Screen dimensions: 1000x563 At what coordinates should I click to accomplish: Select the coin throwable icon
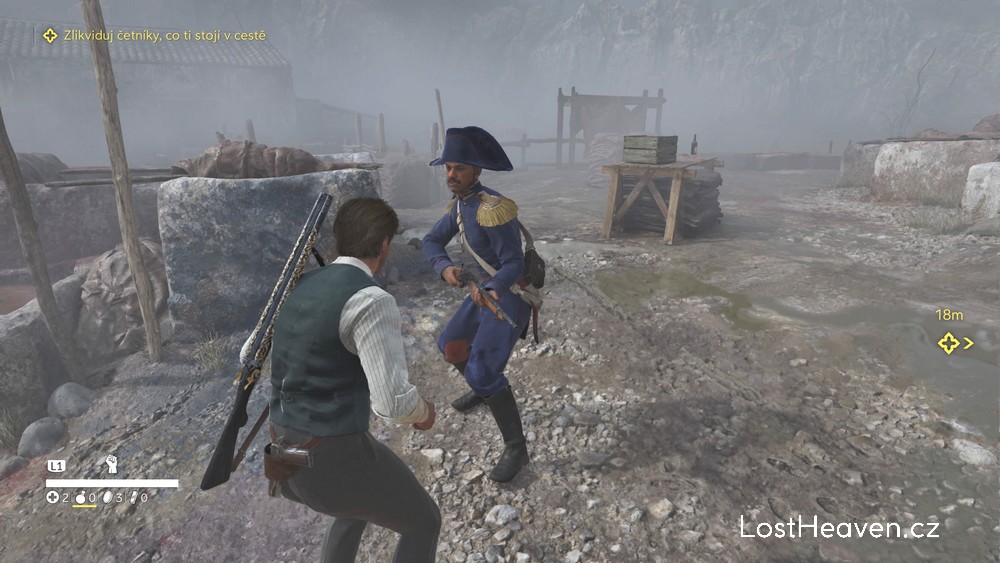108,497
